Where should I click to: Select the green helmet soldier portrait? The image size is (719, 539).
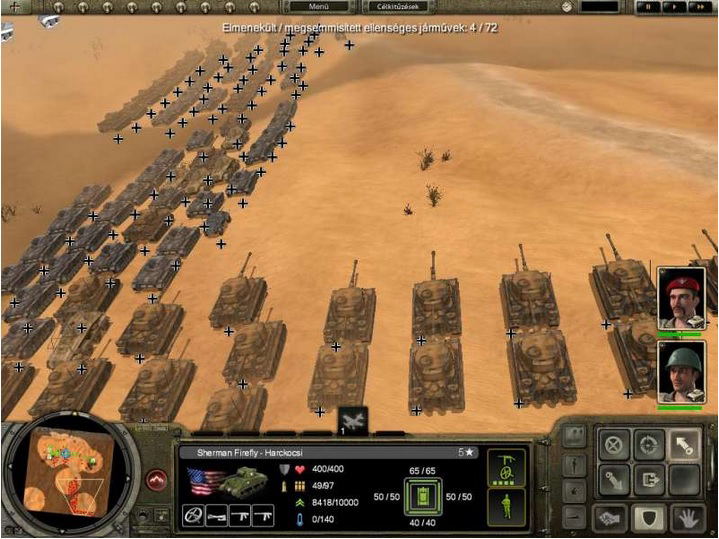coord(682,371)
